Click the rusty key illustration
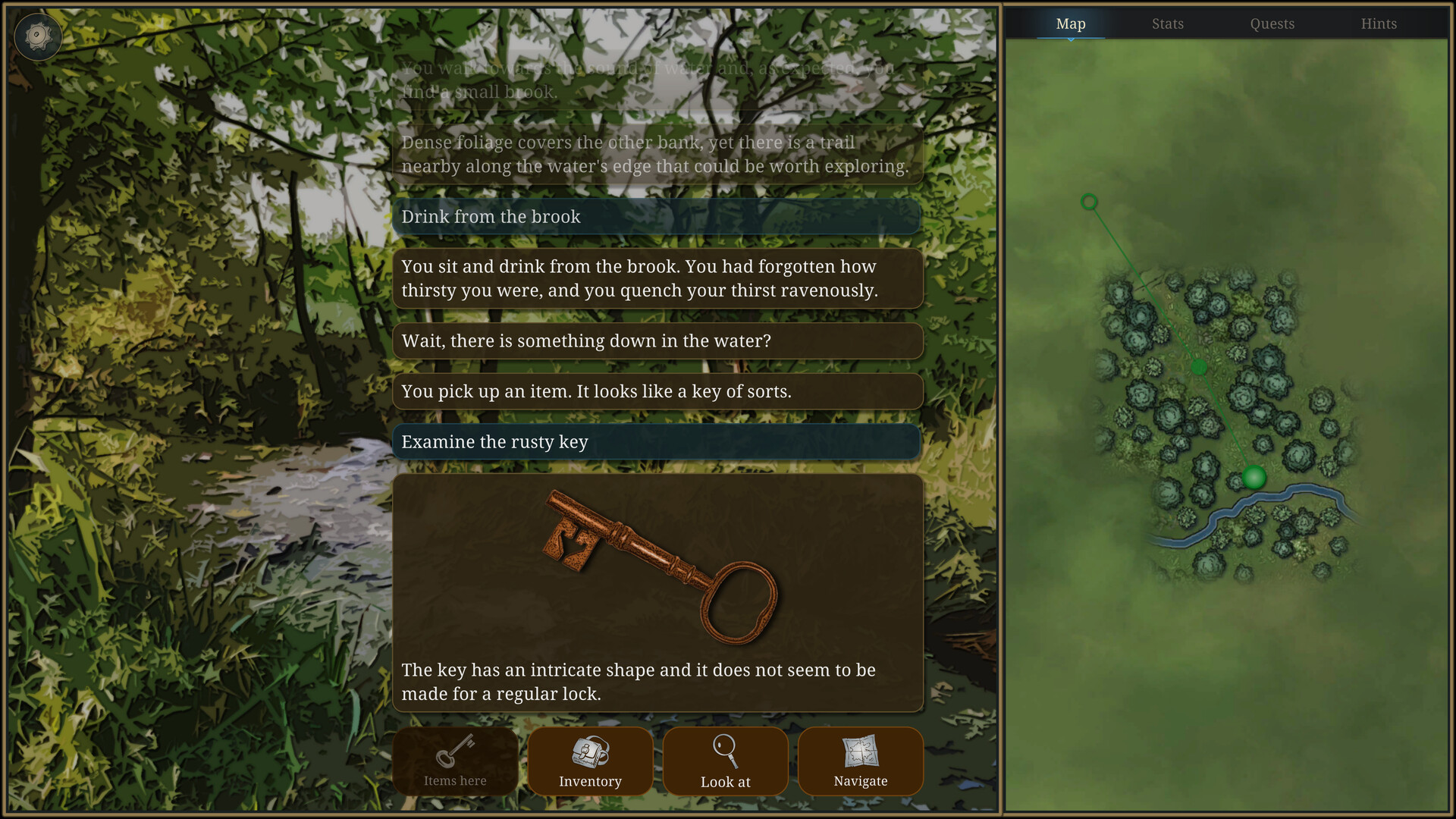Viewport: 1456px width, 819px height. [x=660, y=565]
